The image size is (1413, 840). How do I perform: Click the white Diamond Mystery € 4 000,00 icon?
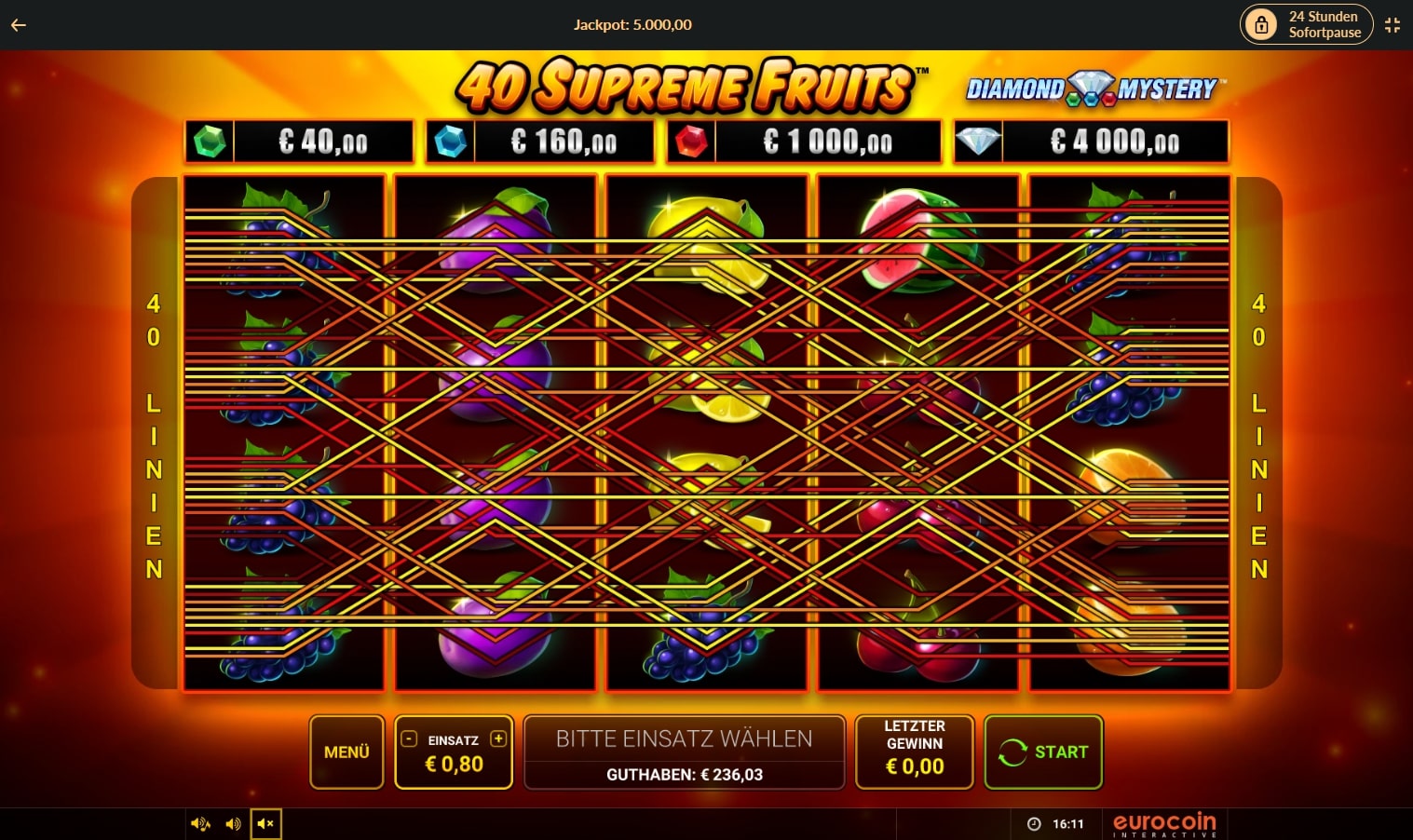coord(978,142)
